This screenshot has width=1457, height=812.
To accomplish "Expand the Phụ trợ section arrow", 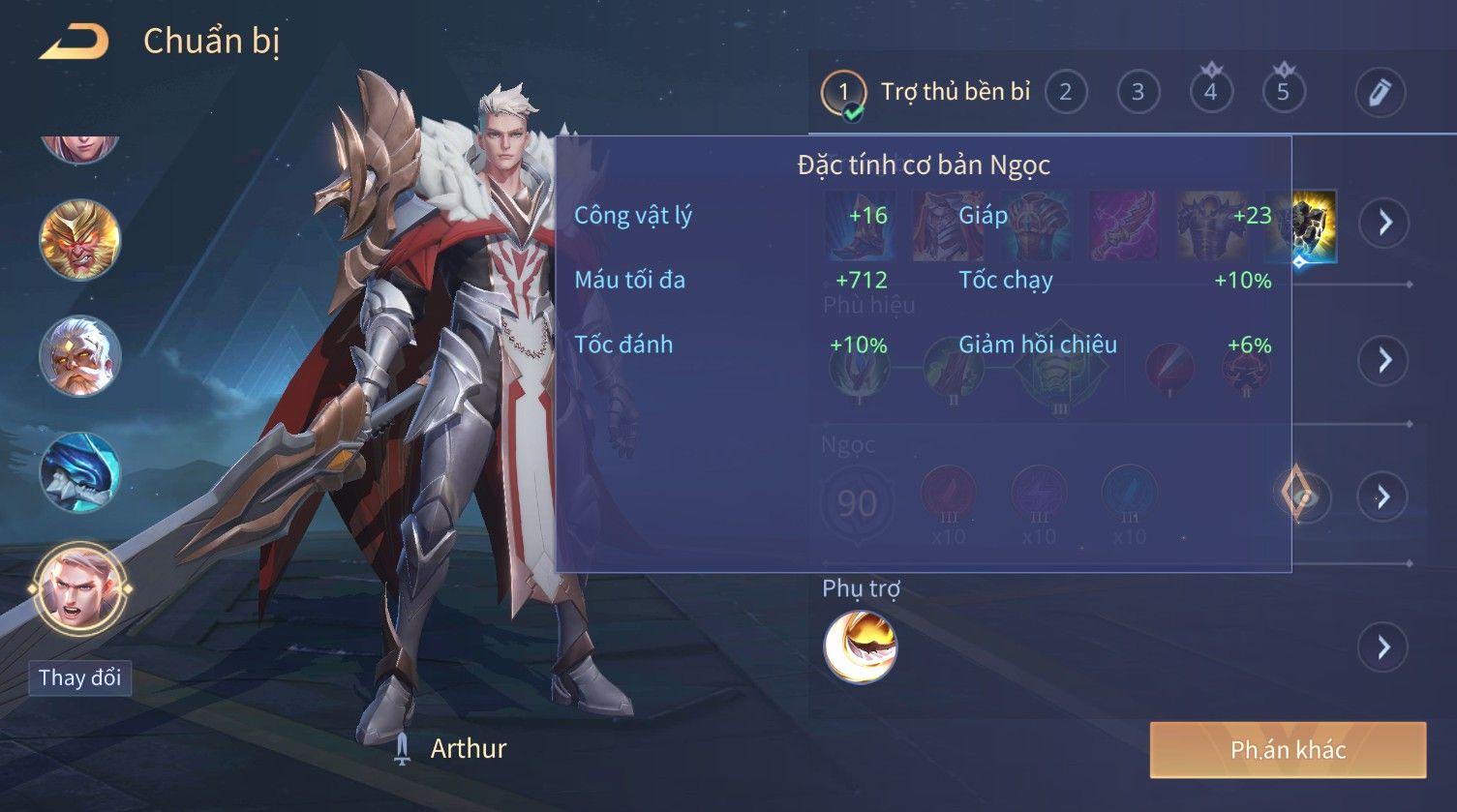I will (x=1383, y=647).
